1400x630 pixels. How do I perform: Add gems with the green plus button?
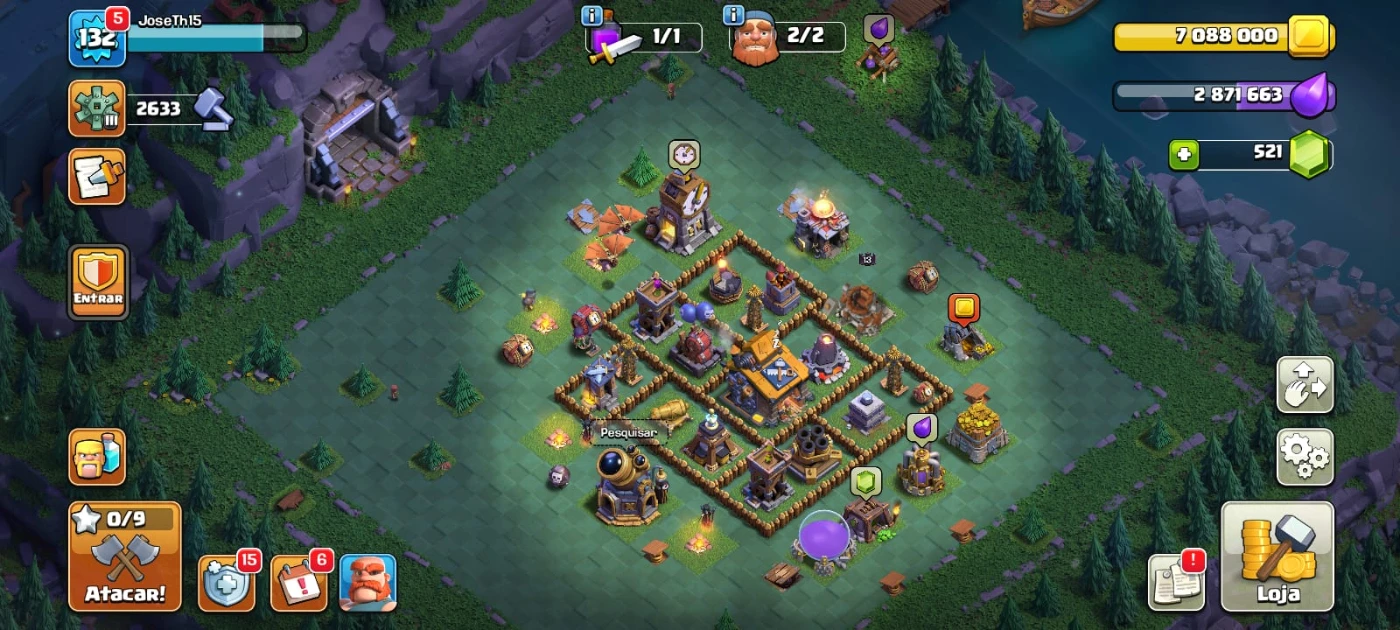pos(1184,155)
